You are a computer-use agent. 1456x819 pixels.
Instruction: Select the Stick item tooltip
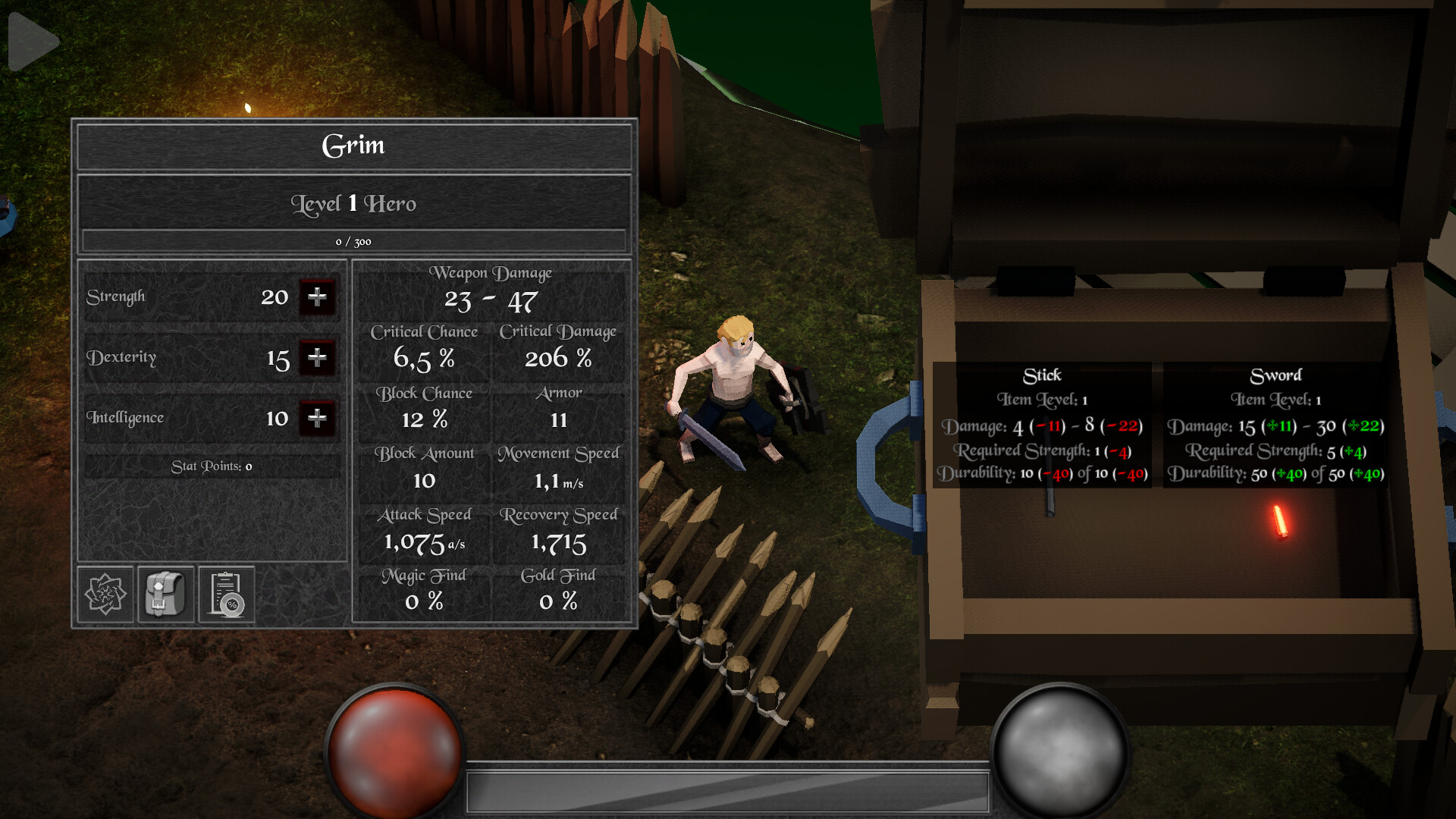point(1044,425)
